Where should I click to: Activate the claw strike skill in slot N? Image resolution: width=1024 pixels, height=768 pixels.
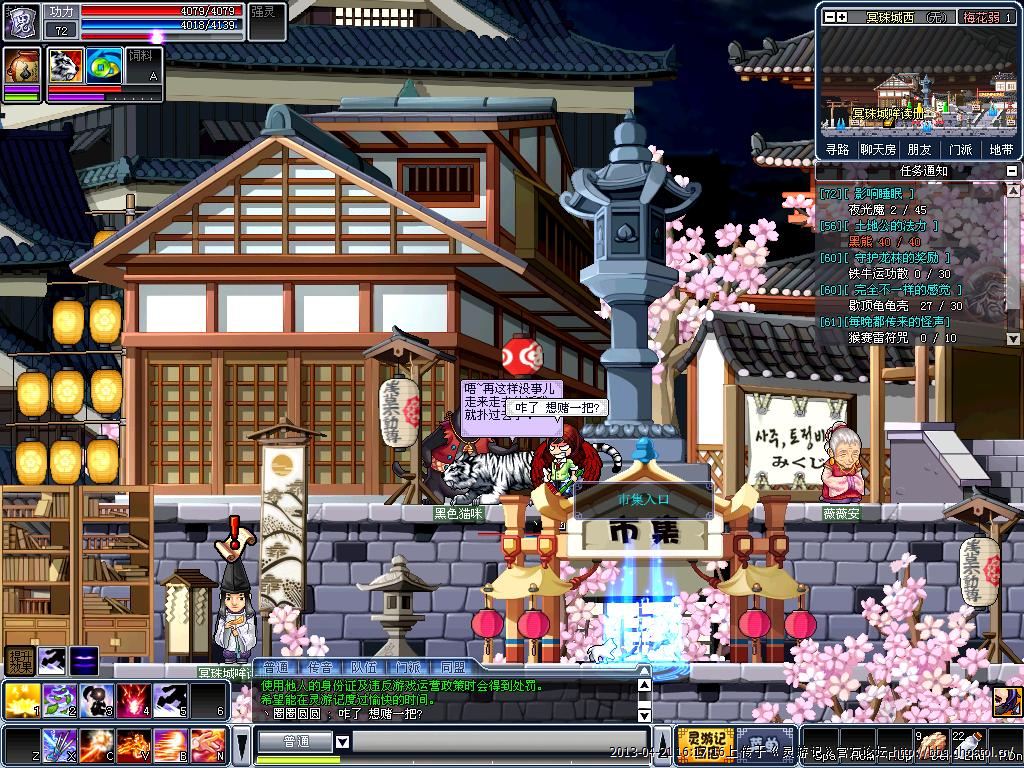click(x=207, y=745)
